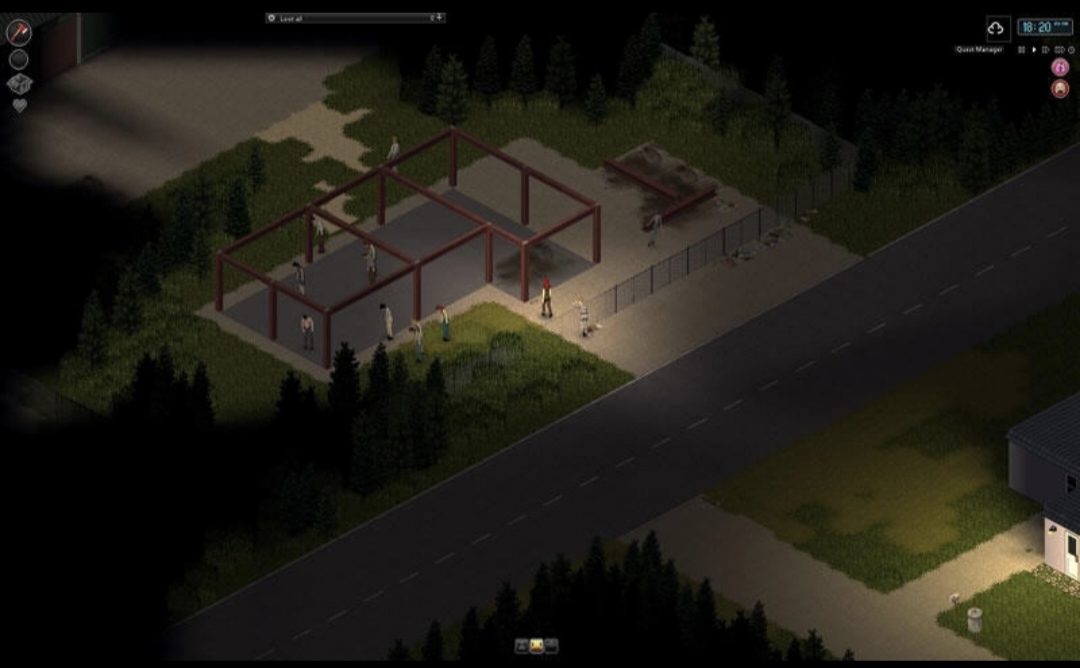Click the Loot all button

point(290,18)
